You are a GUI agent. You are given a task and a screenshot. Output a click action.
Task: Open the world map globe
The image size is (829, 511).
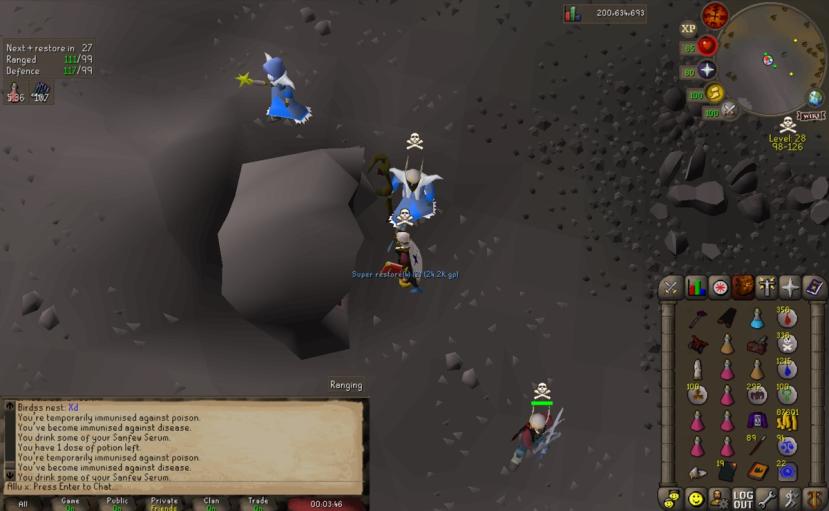point(815,97)
